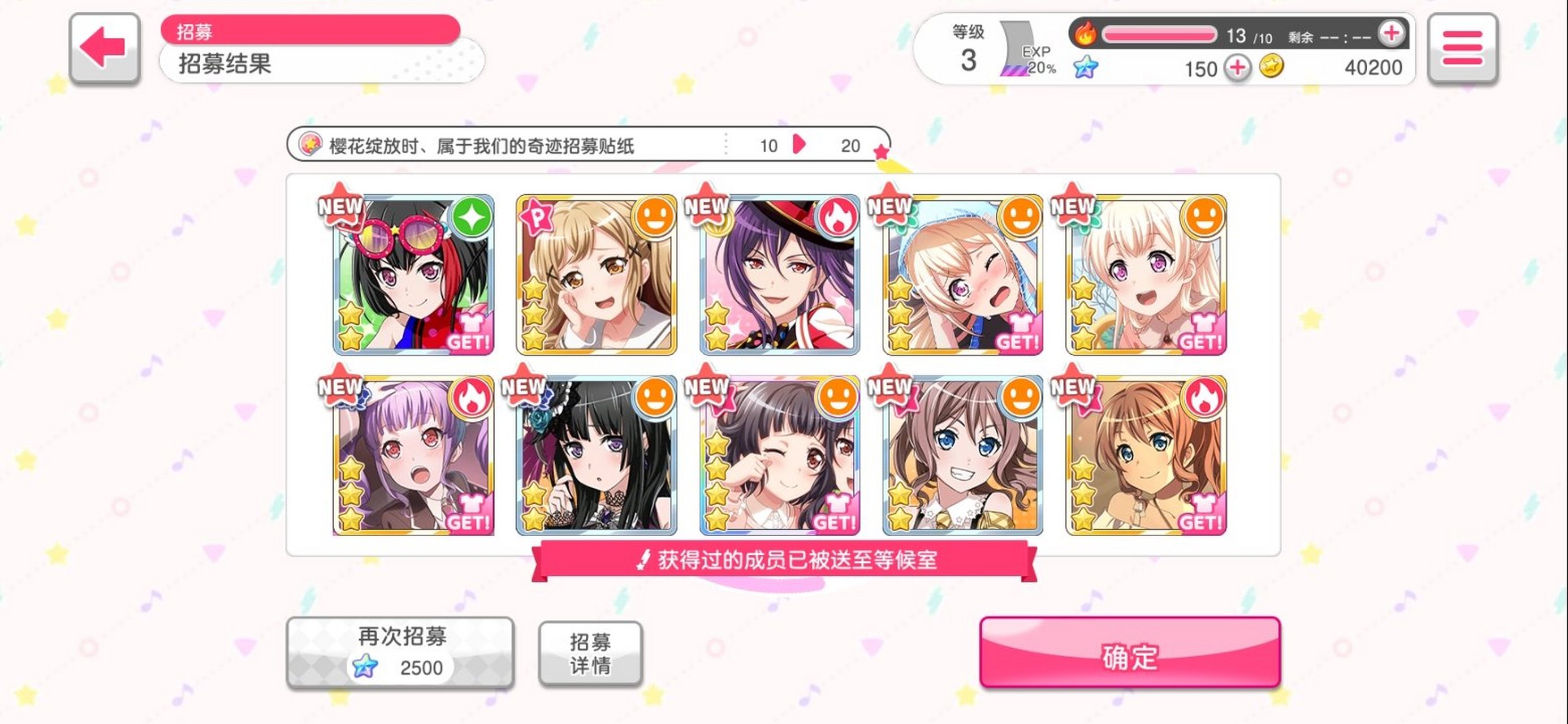Click the event sticker icon on the banner

(312, 145)
